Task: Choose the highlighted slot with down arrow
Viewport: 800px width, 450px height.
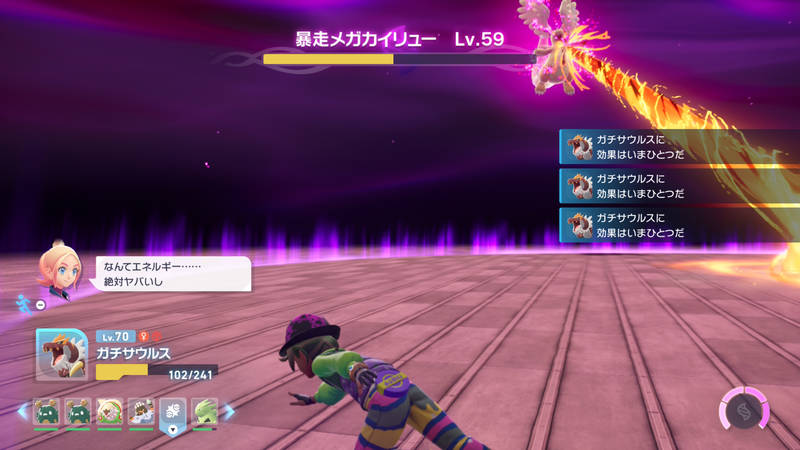Action: (x=172, y=412)
